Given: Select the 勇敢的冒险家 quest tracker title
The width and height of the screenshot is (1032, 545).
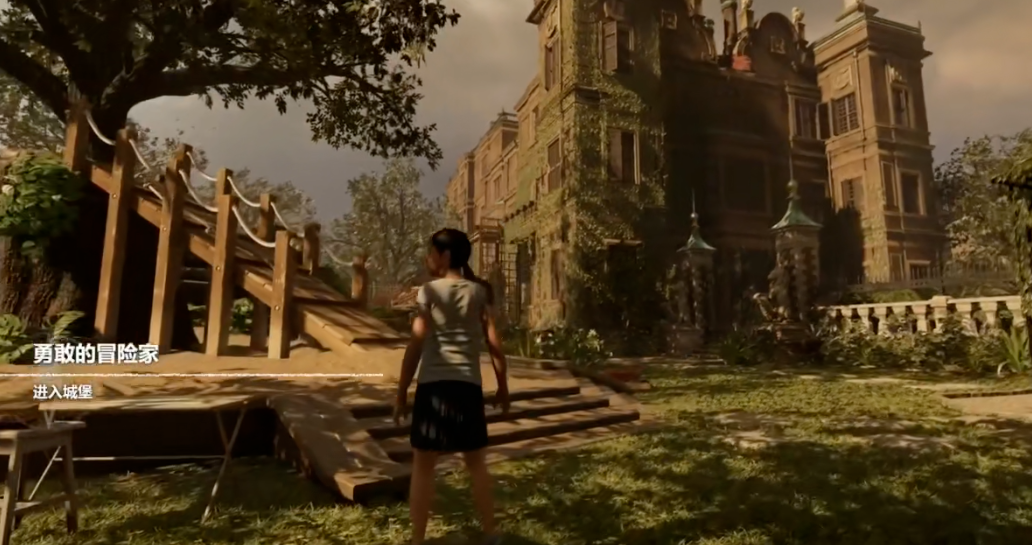Looking at the screenshot, I should click(95, 354).
